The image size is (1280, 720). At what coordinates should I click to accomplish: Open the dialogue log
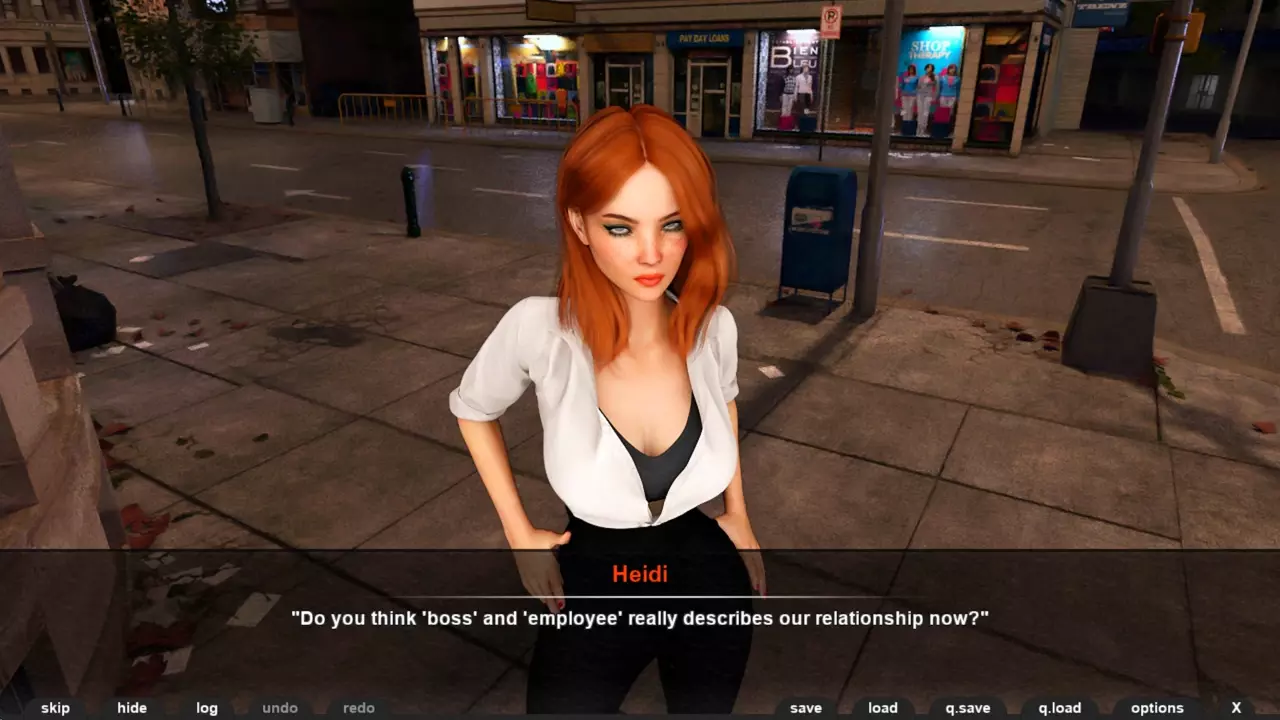pos(207,708)
